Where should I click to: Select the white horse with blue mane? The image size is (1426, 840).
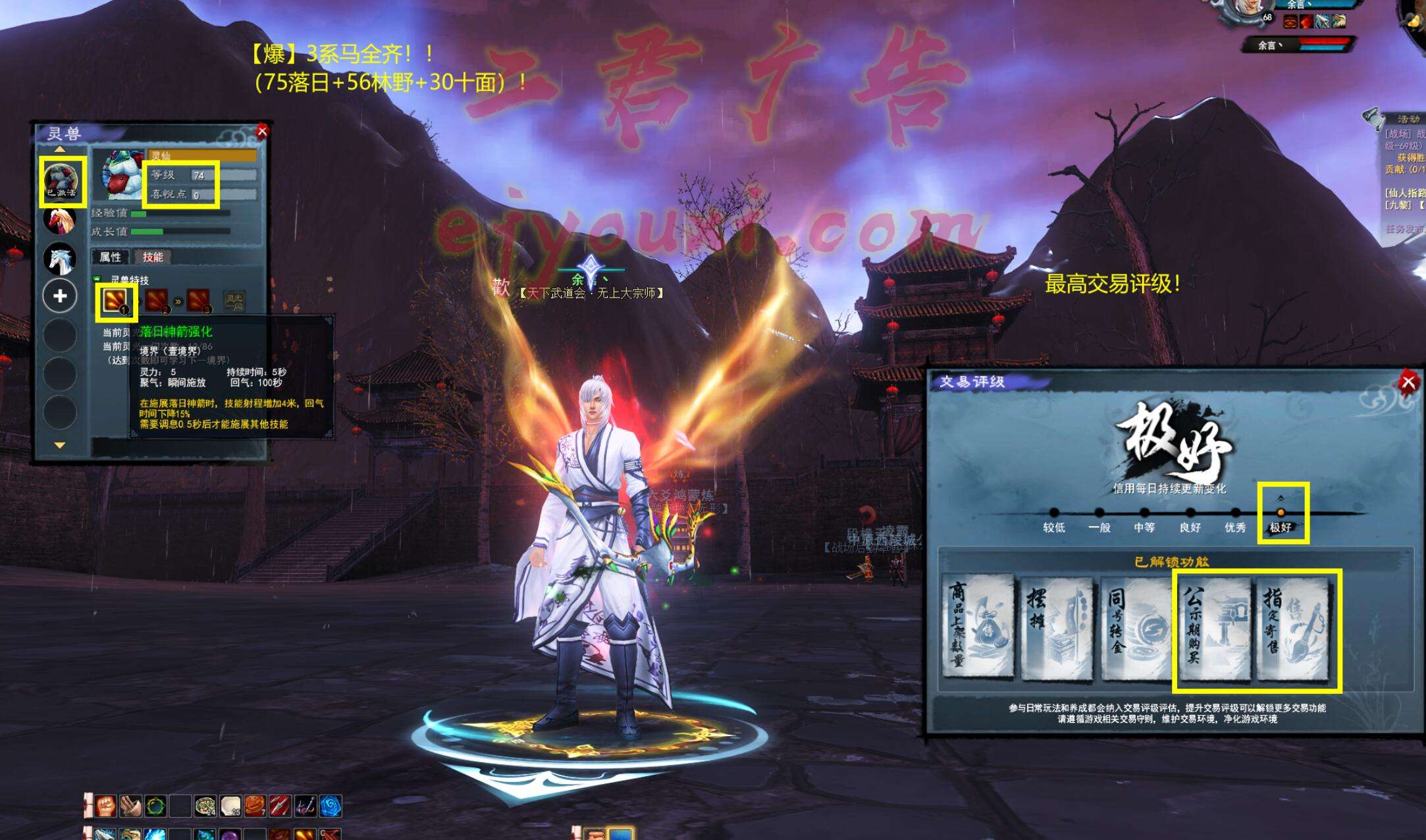60,258
